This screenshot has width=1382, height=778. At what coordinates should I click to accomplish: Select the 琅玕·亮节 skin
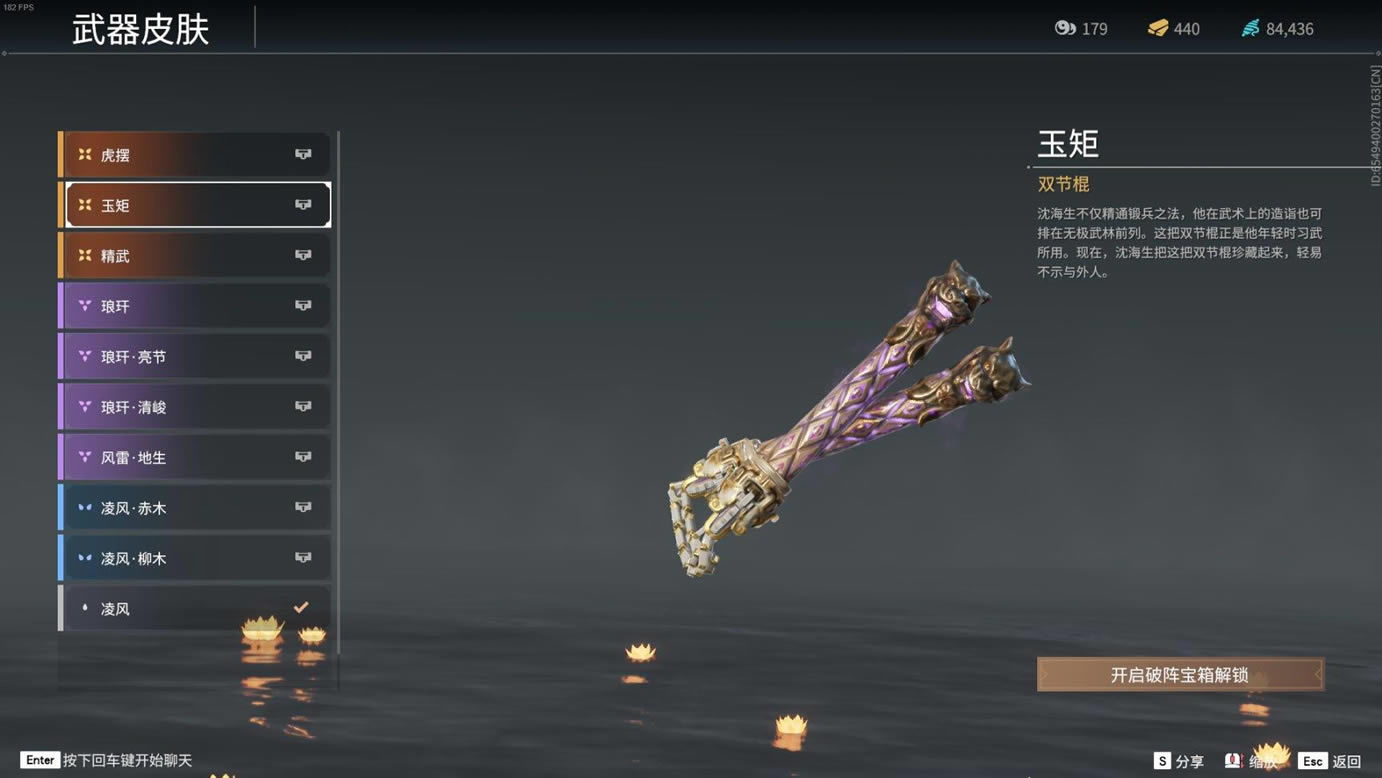[x=196, y=357]
